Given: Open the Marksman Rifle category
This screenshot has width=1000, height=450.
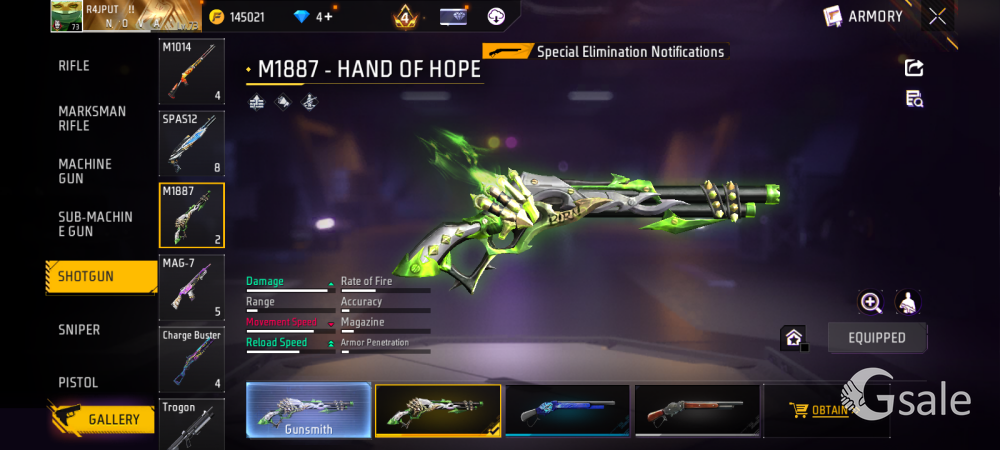Looking at the screenshot, I should (x=92, y=118).
